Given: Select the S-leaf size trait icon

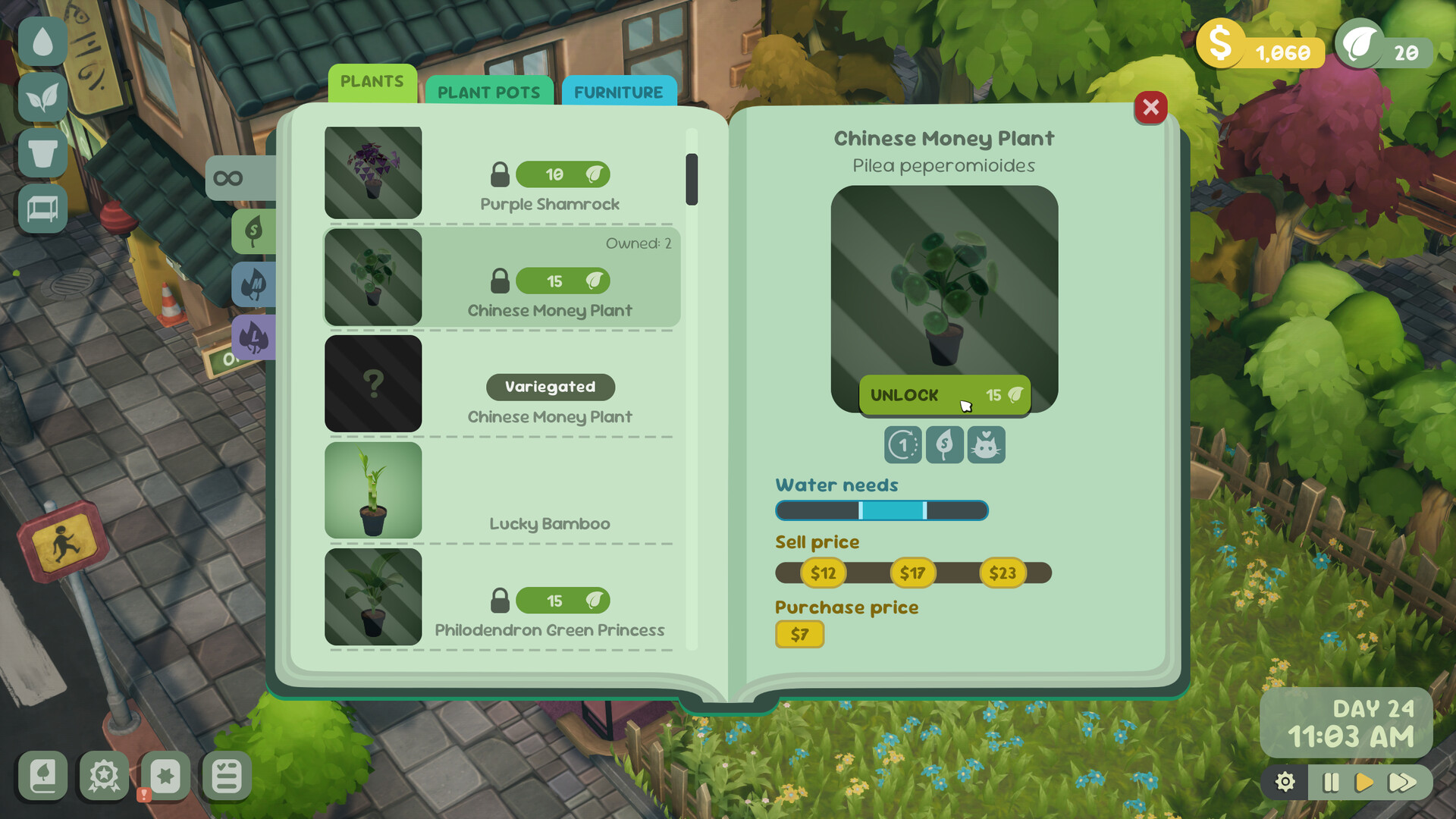Looking at the screenshot, I should click(944, 445).
